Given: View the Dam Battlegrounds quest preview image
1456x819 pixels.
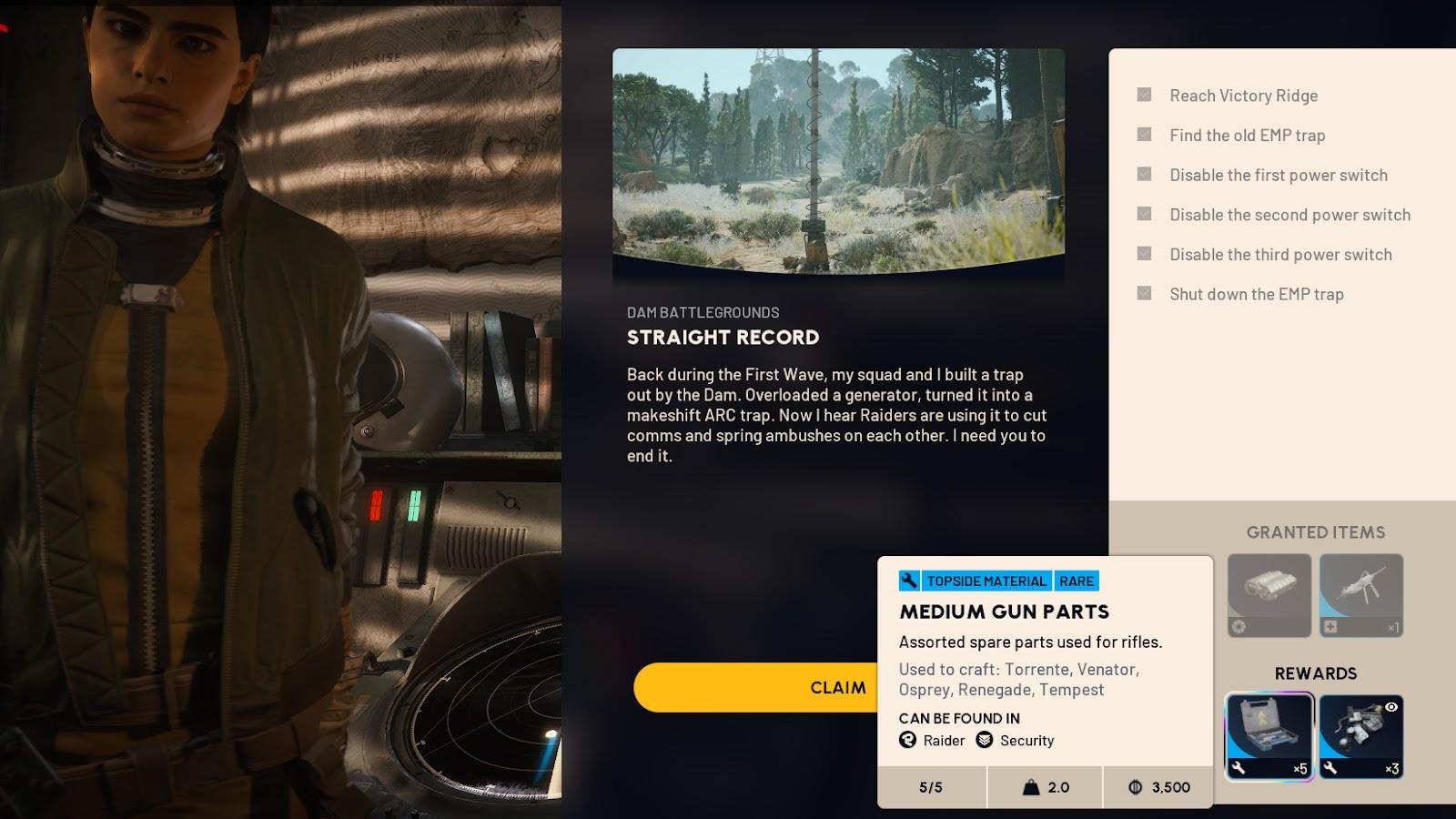Looking at the screenshot, I should (838, 161).
